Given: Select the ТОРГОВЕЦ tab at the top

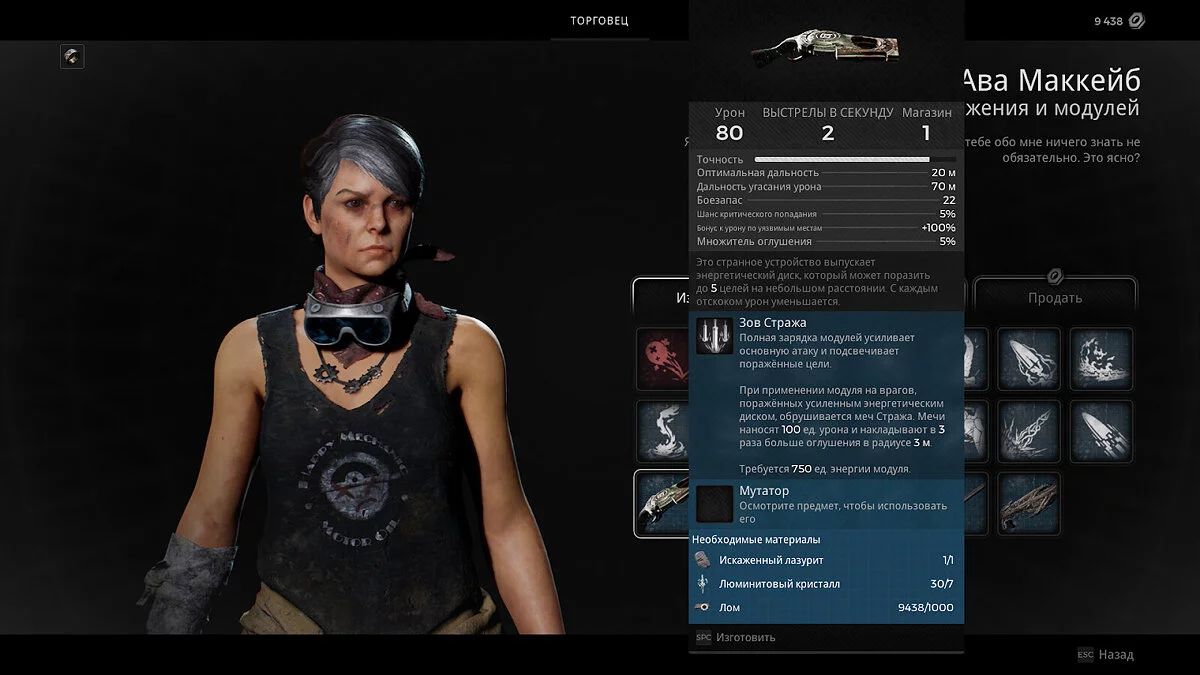Looking at the screenshot, I should (x=599, y=21).
